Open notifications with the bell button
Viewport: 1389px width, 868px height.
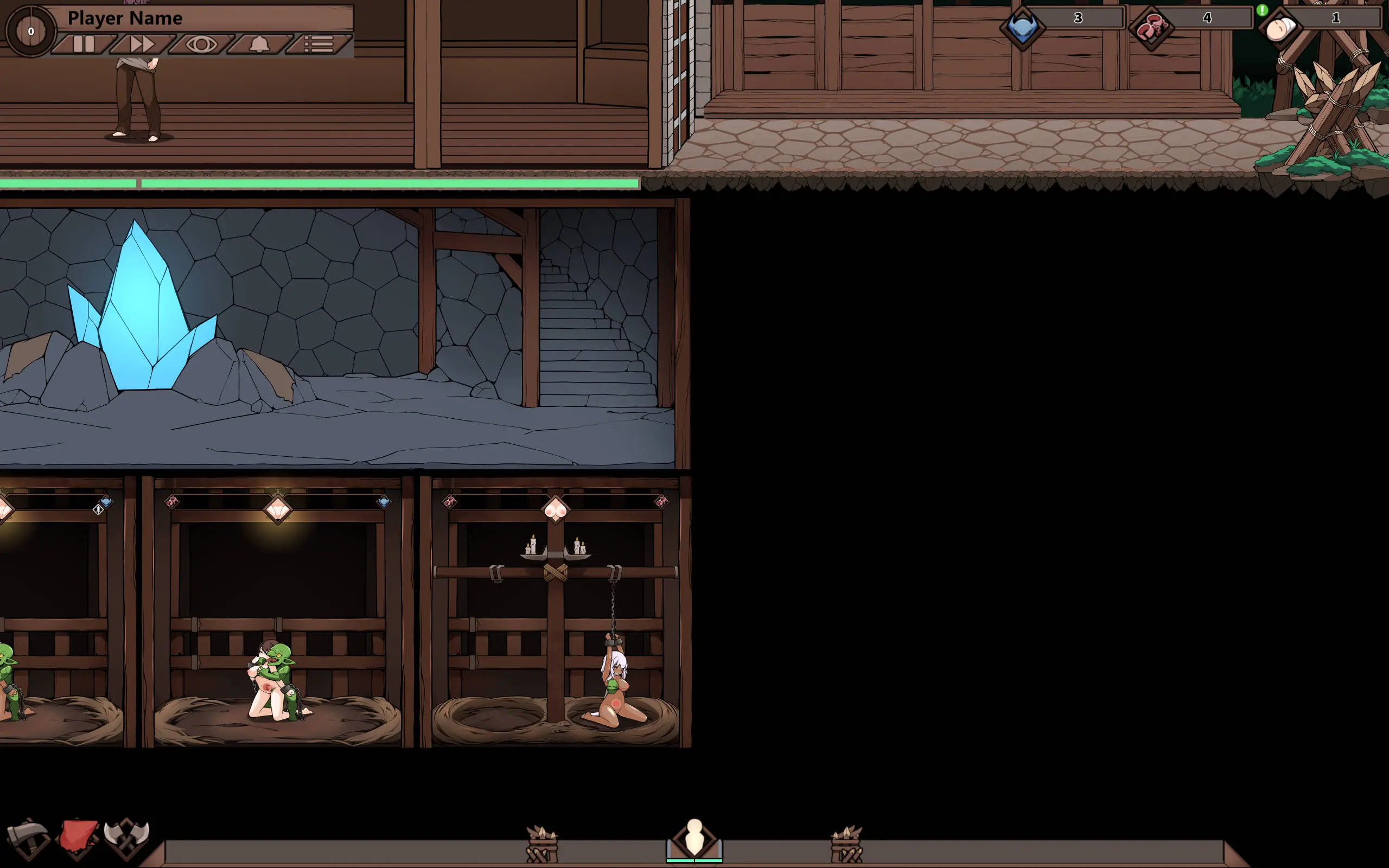pos(259,44)
